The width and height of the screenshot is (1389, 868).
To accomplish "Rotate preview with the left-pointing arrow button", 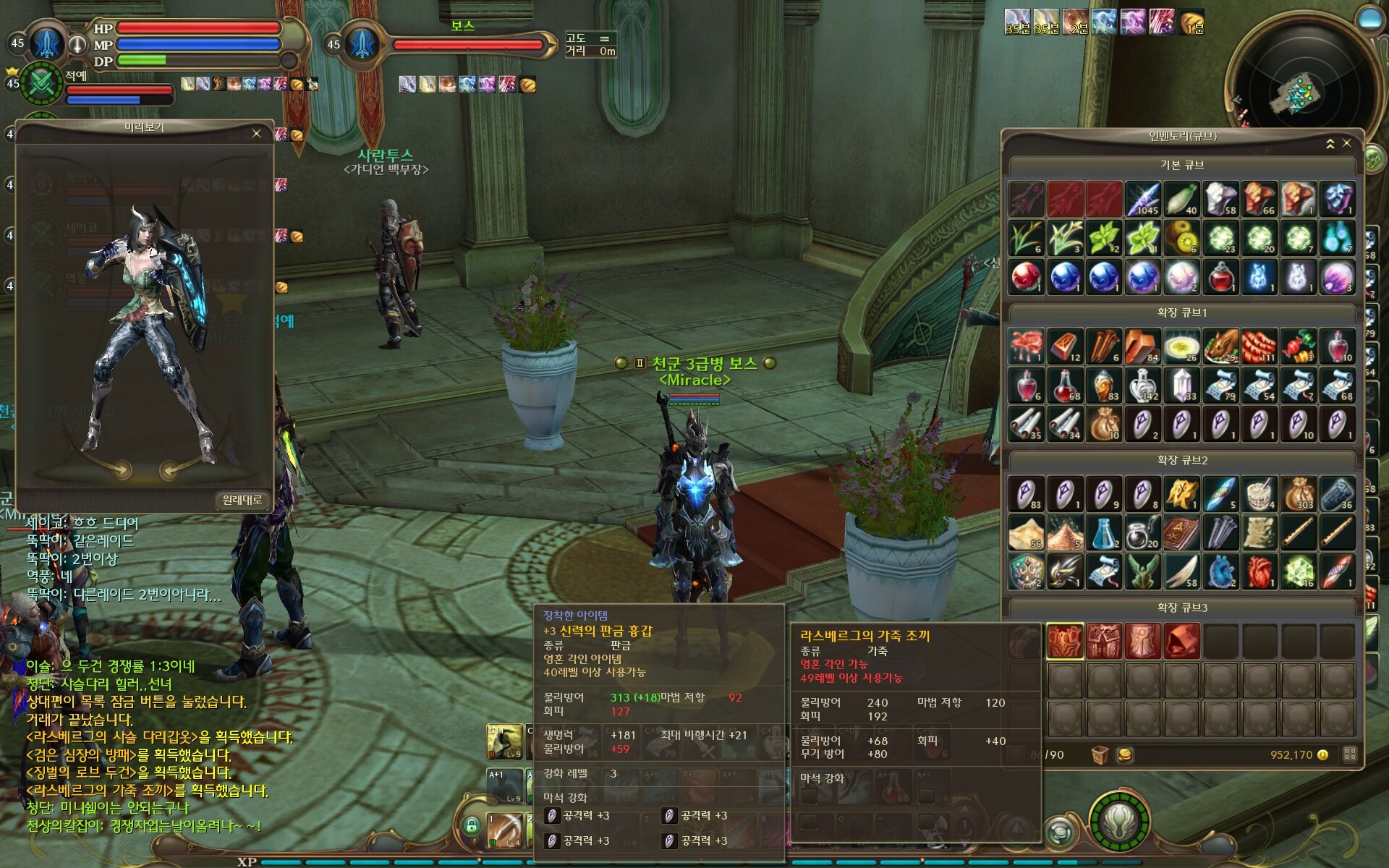I will click(169, 470).
